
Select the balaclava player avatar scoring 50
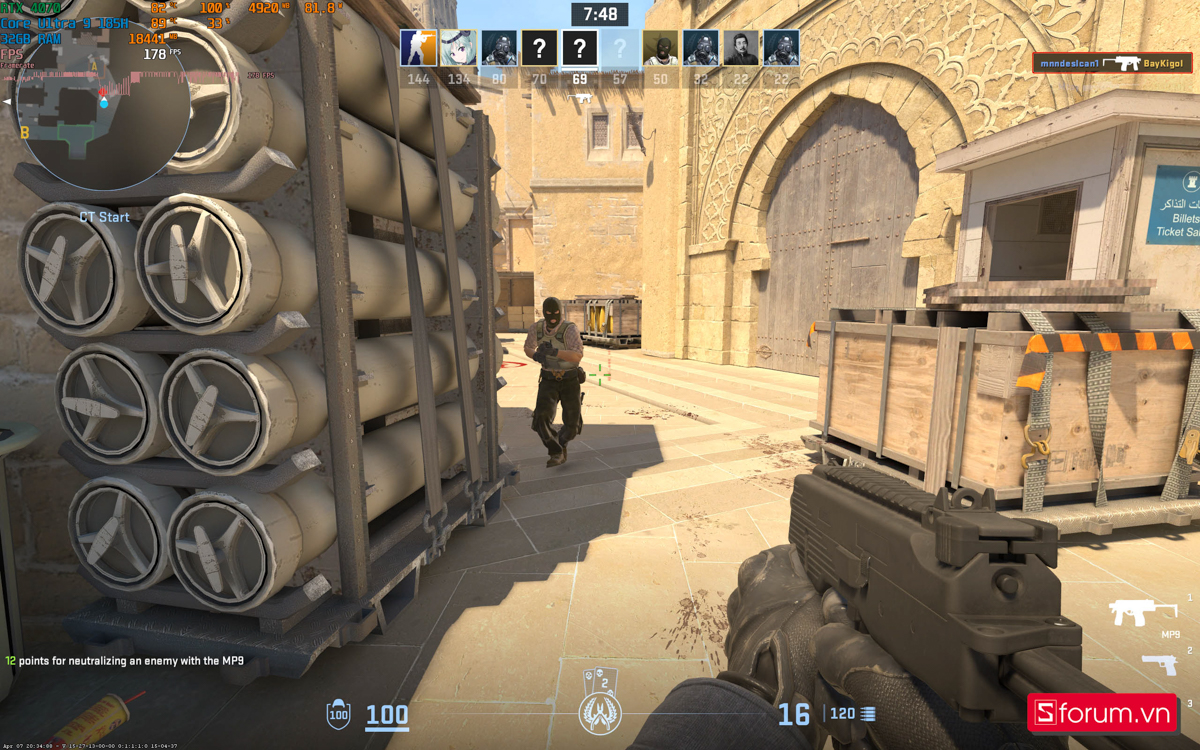tap(660, 47)
